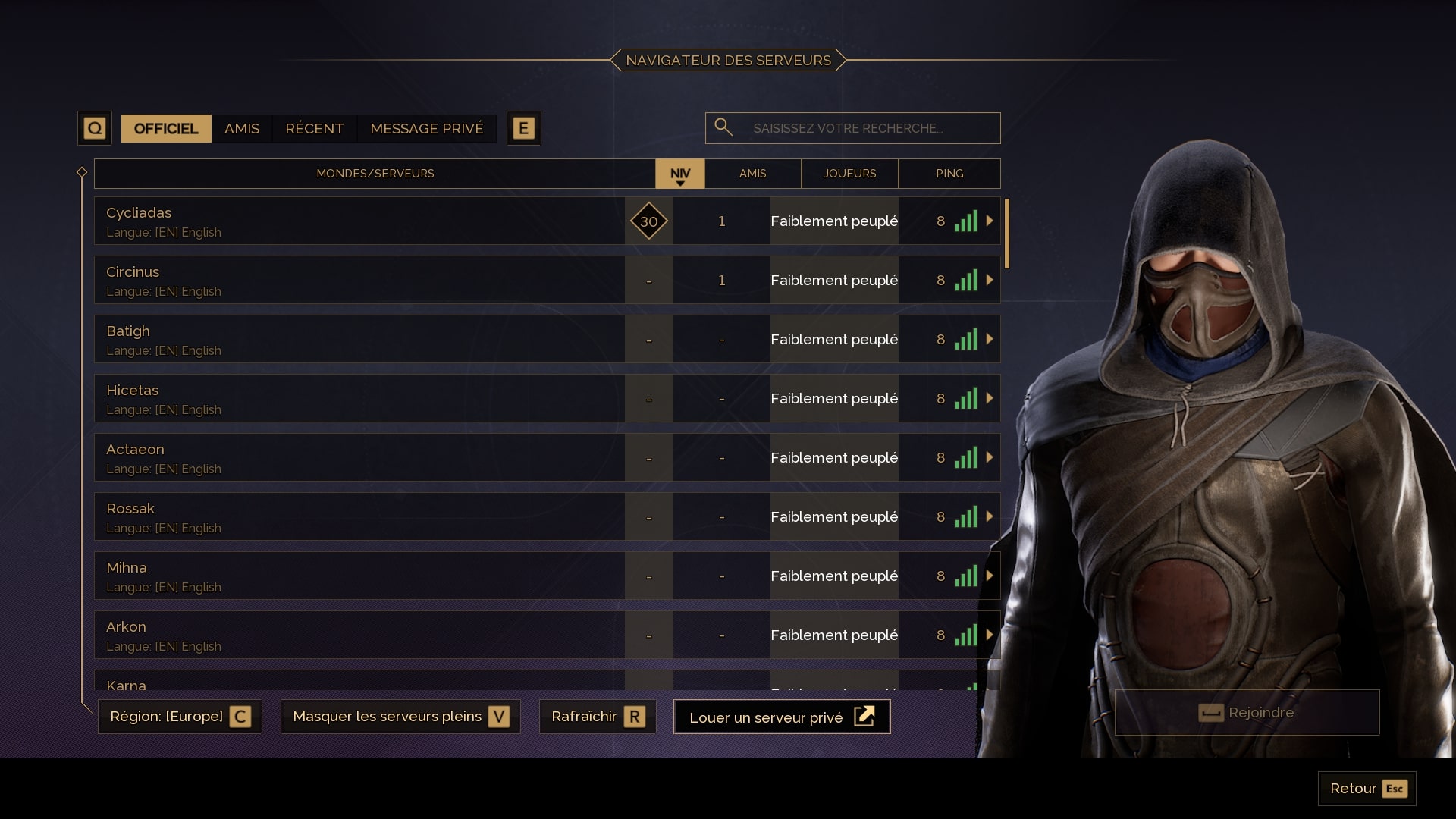The image size is (1456, 819).
Task: Click the magnifying glass search icon
Action: [x=723, y=127]
